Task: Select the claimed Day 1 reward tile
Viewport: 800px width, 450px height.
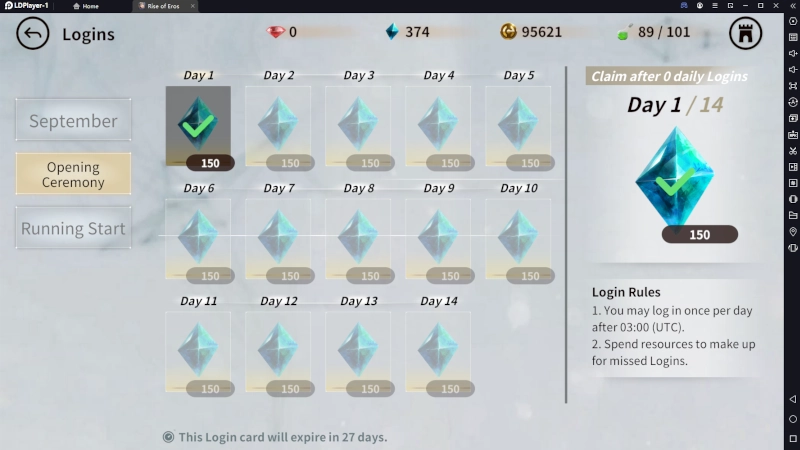Action: (198, 126)
